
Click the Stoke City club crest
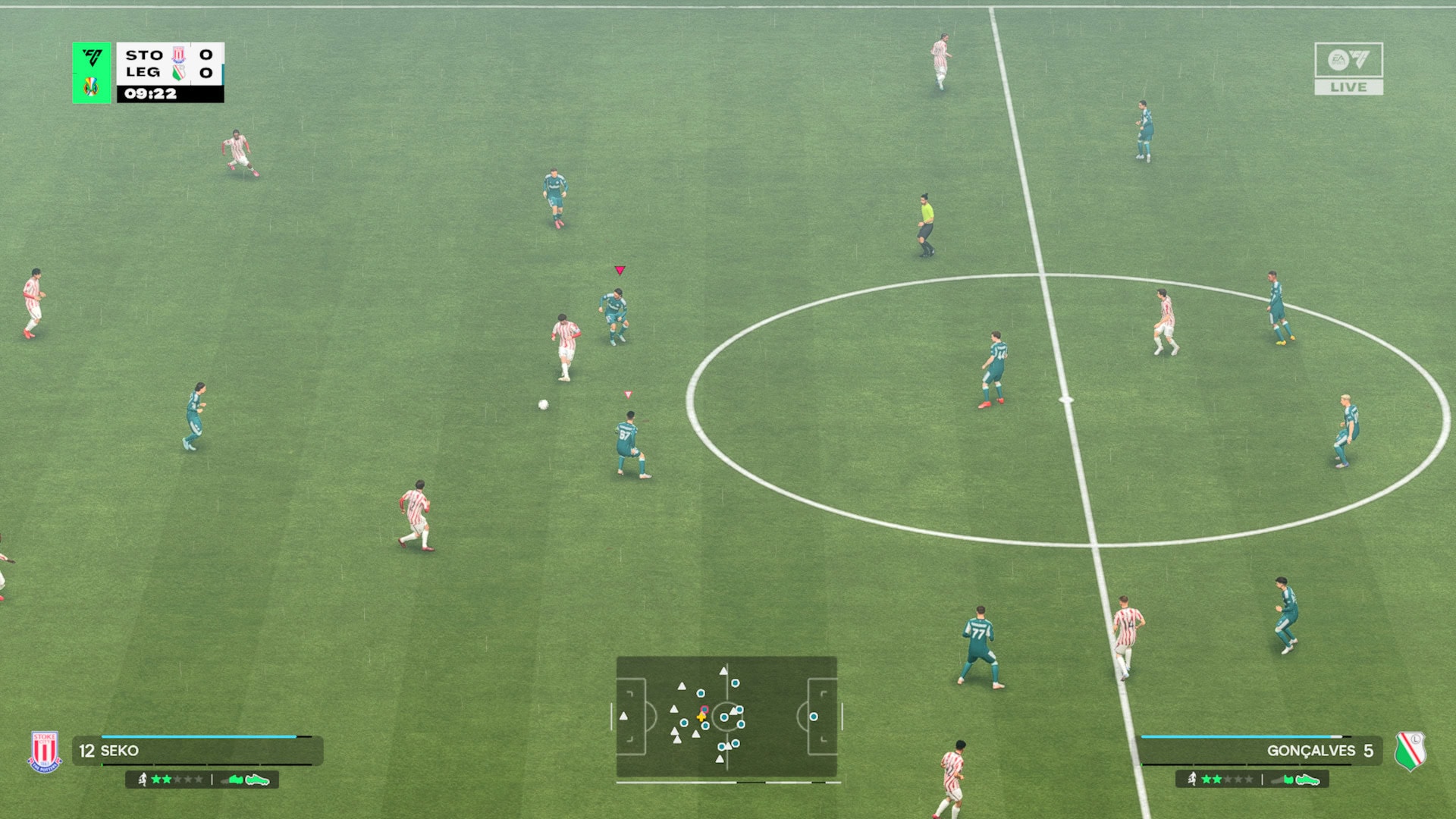click(x=45, y=752)
